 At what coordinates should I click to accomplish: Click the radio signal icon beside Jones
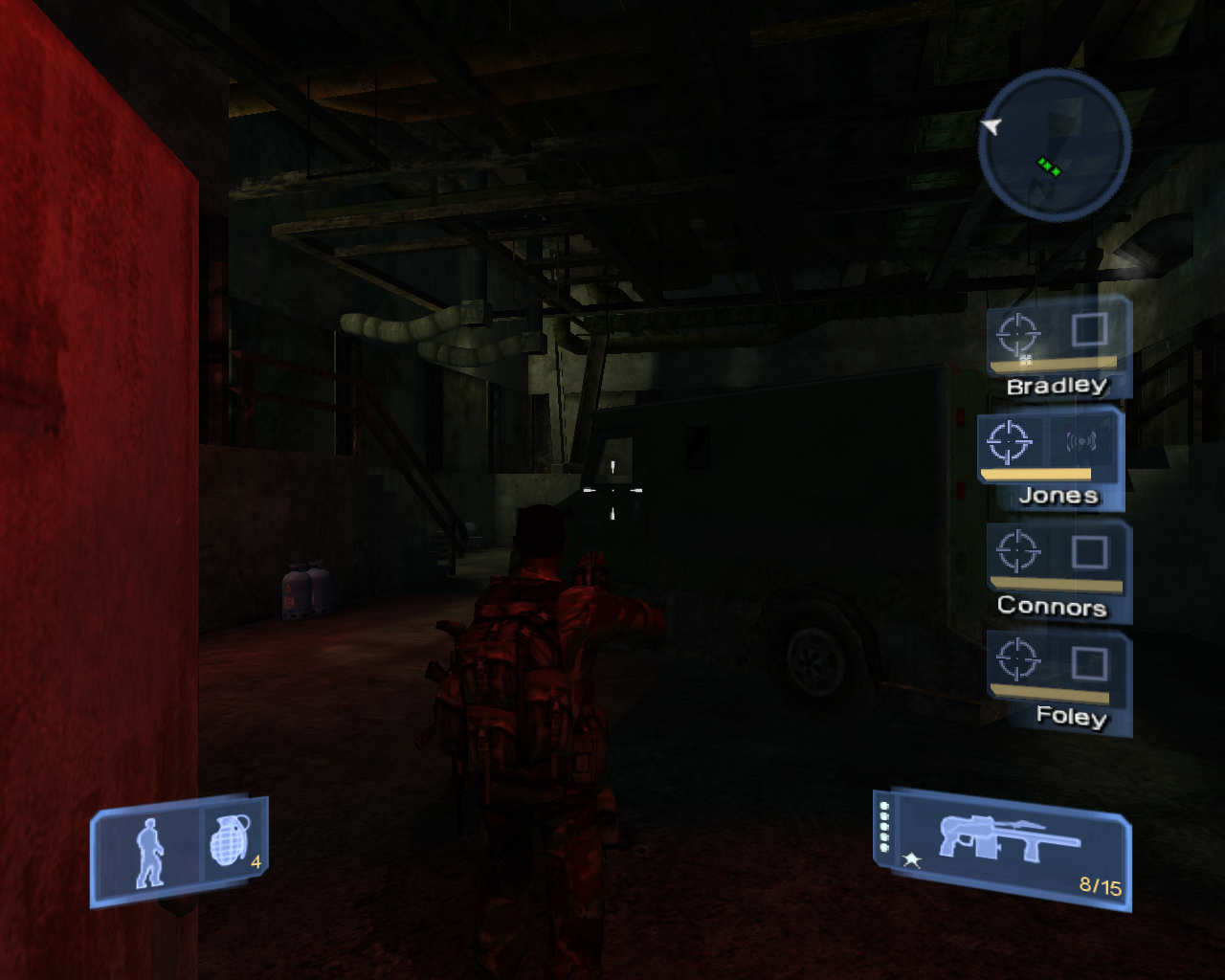tap(1081, 441)
